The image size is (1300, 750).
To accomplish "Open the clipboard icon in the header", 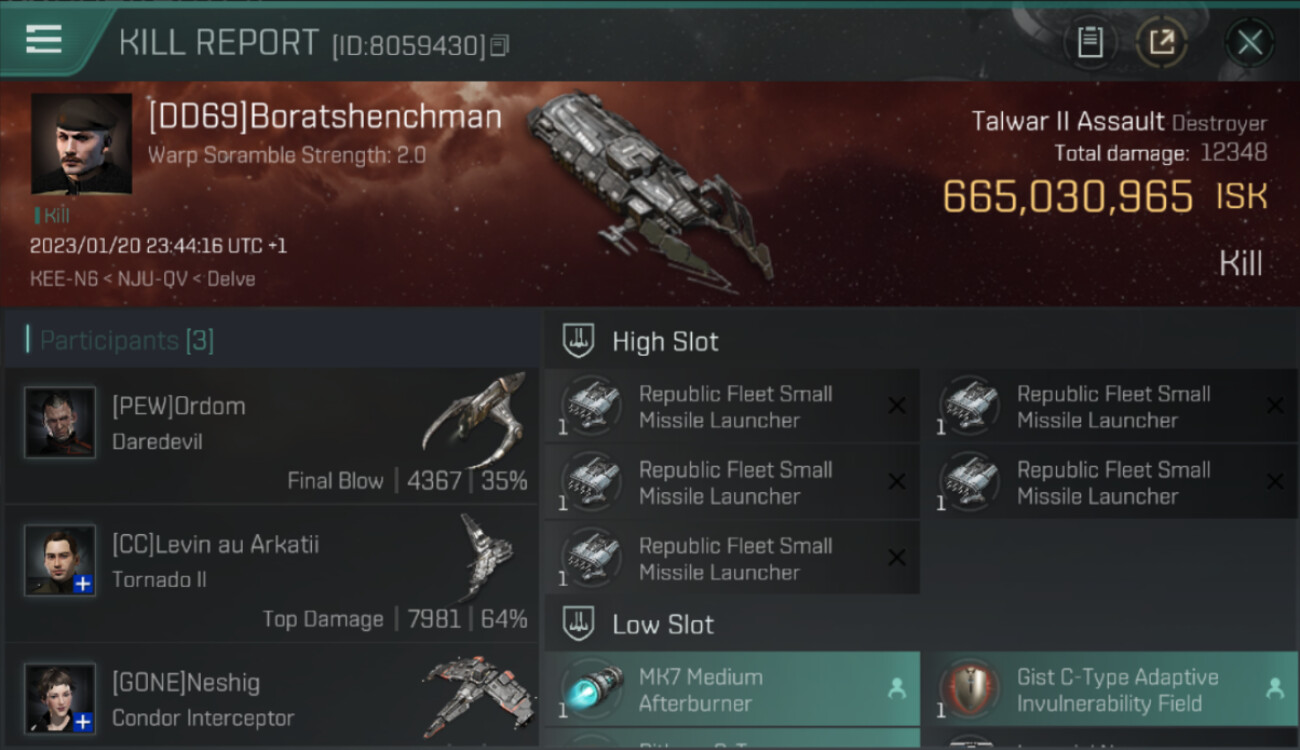I will coord(1090,43).
